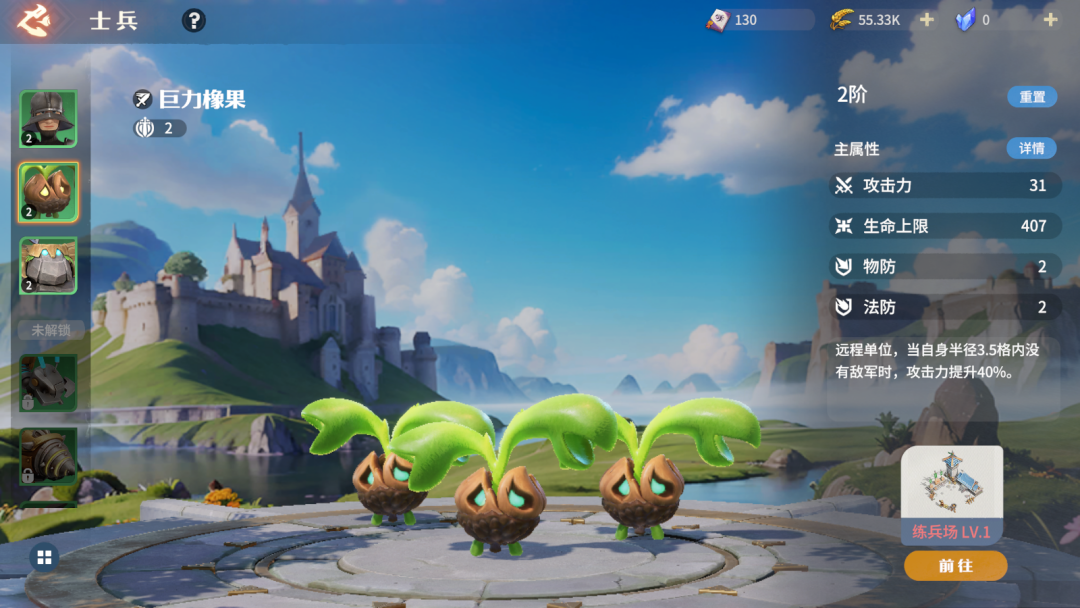Image resolution: width=1080 pixels, height=608 pixels.
Task: Open the 练兵场 training ground thumbnail
Action: (952, 486)
